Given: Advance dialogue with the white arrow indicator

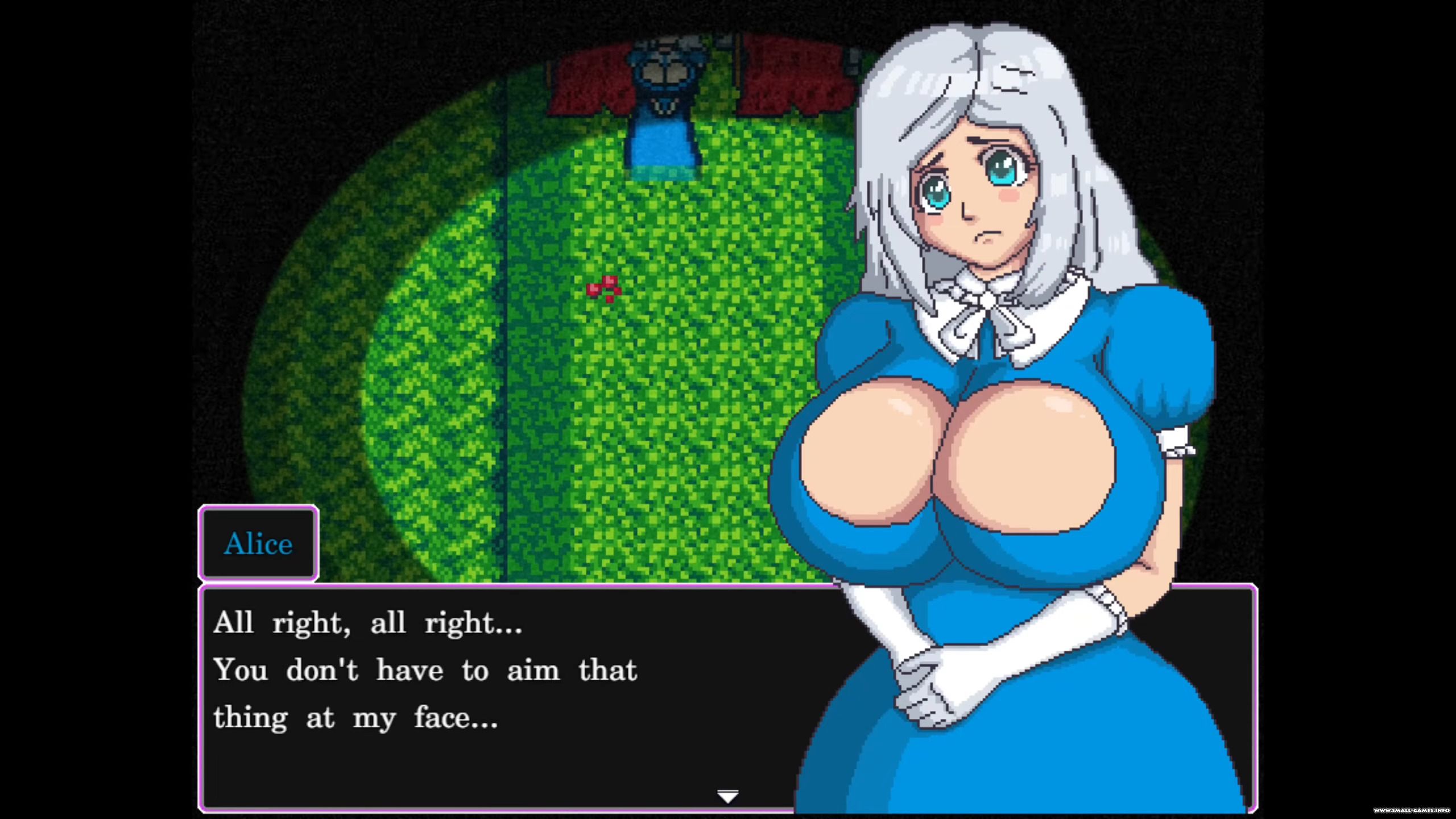Looking at the screenshot, I should tap(727, 796).
